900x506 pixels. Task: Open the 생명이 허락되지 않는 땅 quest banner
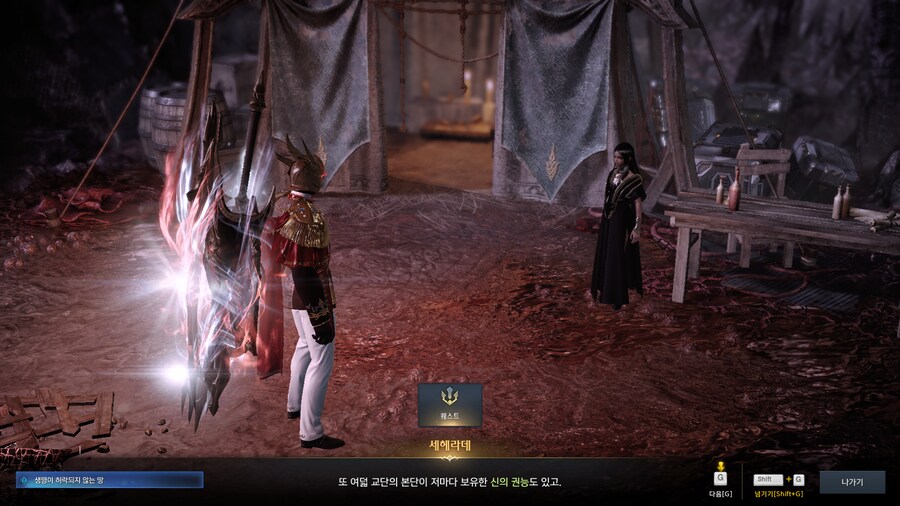109,480
